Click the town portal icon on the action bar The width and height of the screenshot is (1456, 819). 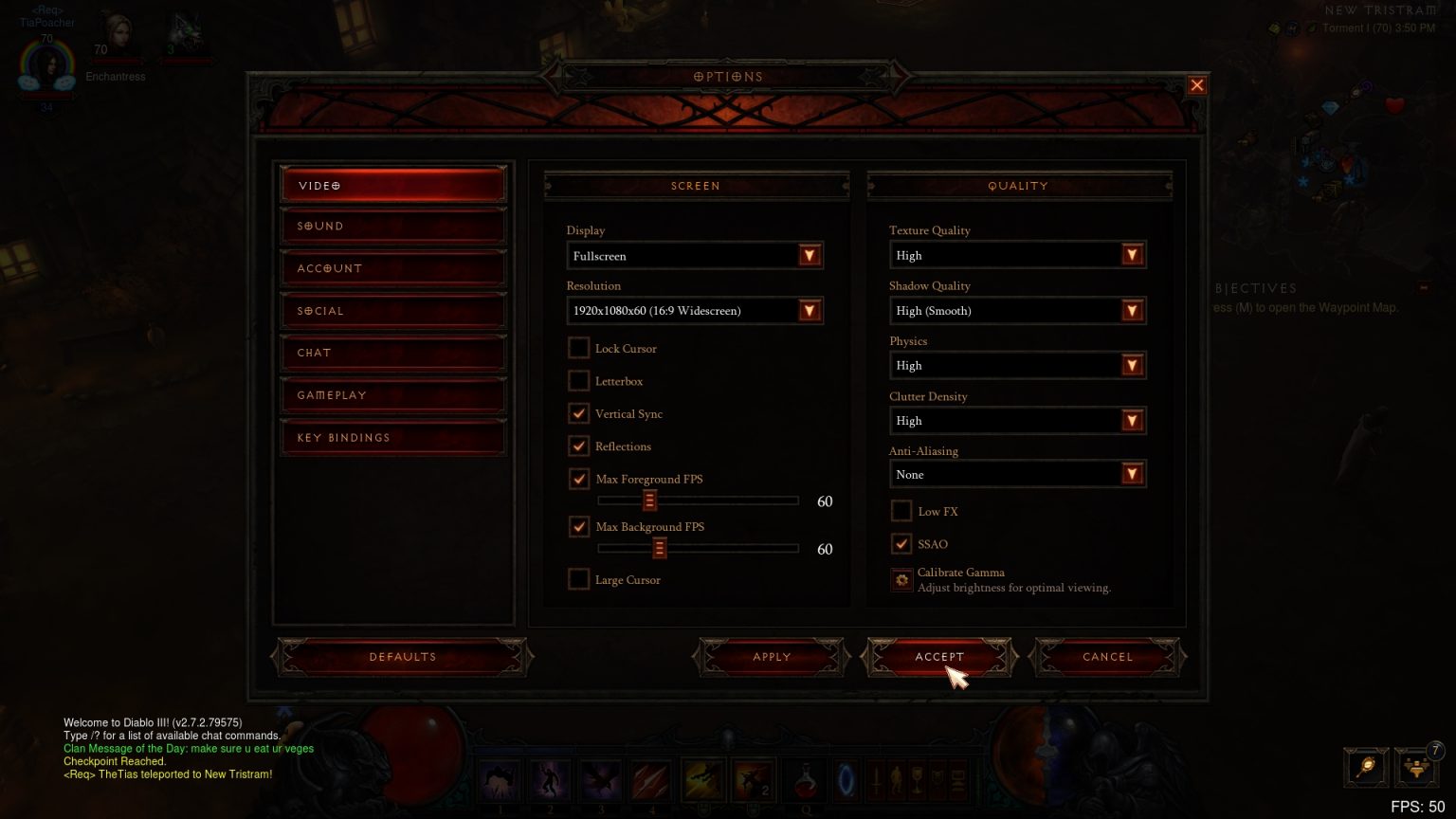pos(846,780)
